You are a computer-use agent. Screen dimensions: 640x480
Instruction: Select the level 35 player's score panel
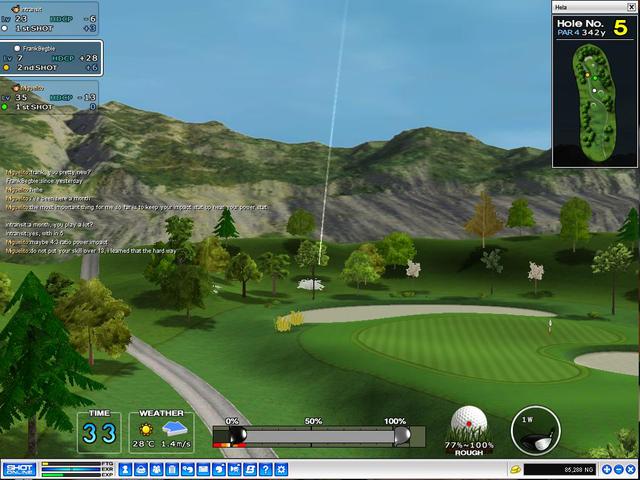coord(50,96)
